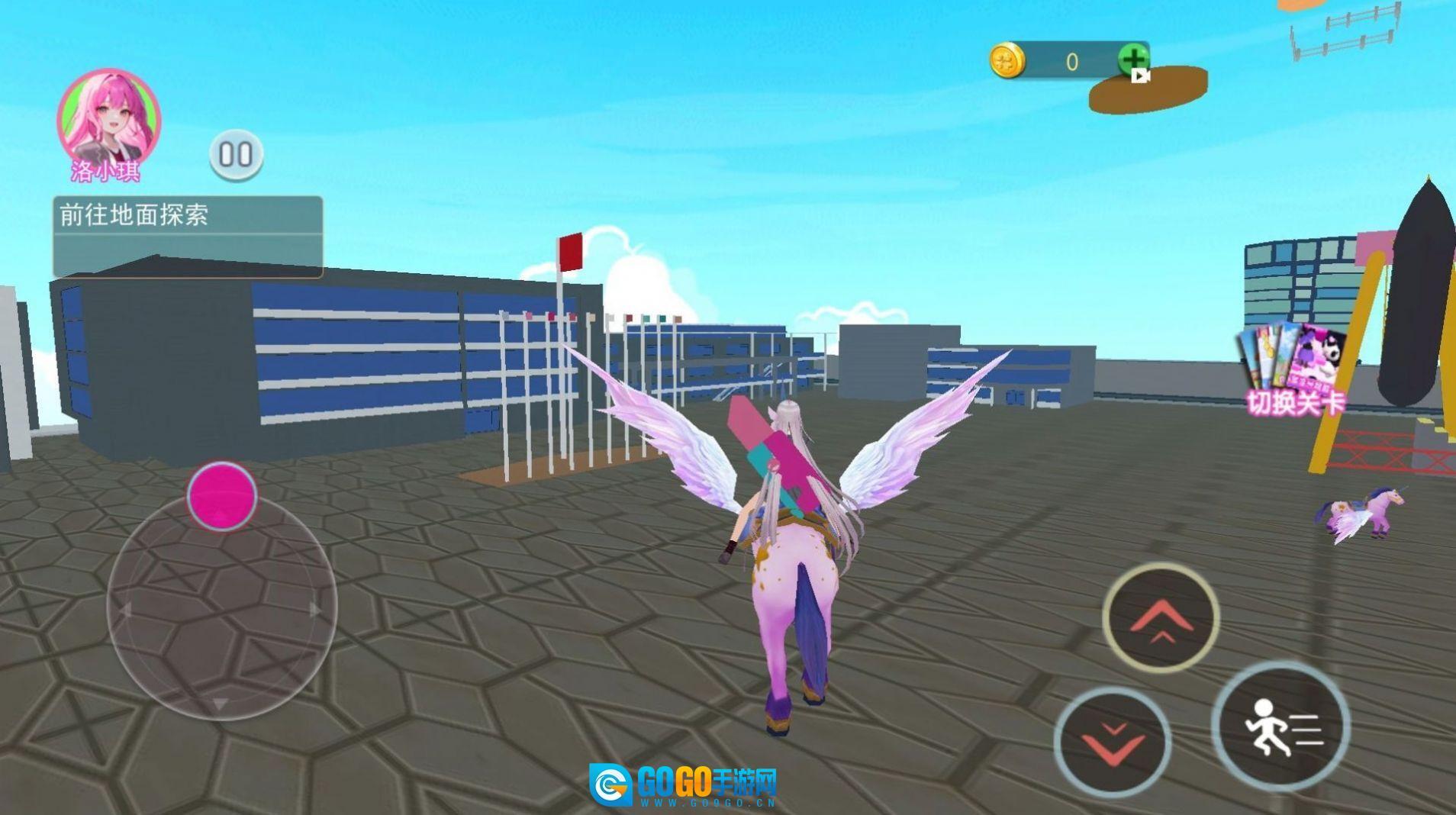1456x815 pixels.
Task: Open the 前往地面探索 quest tracker
Action: tap(187, 236)
